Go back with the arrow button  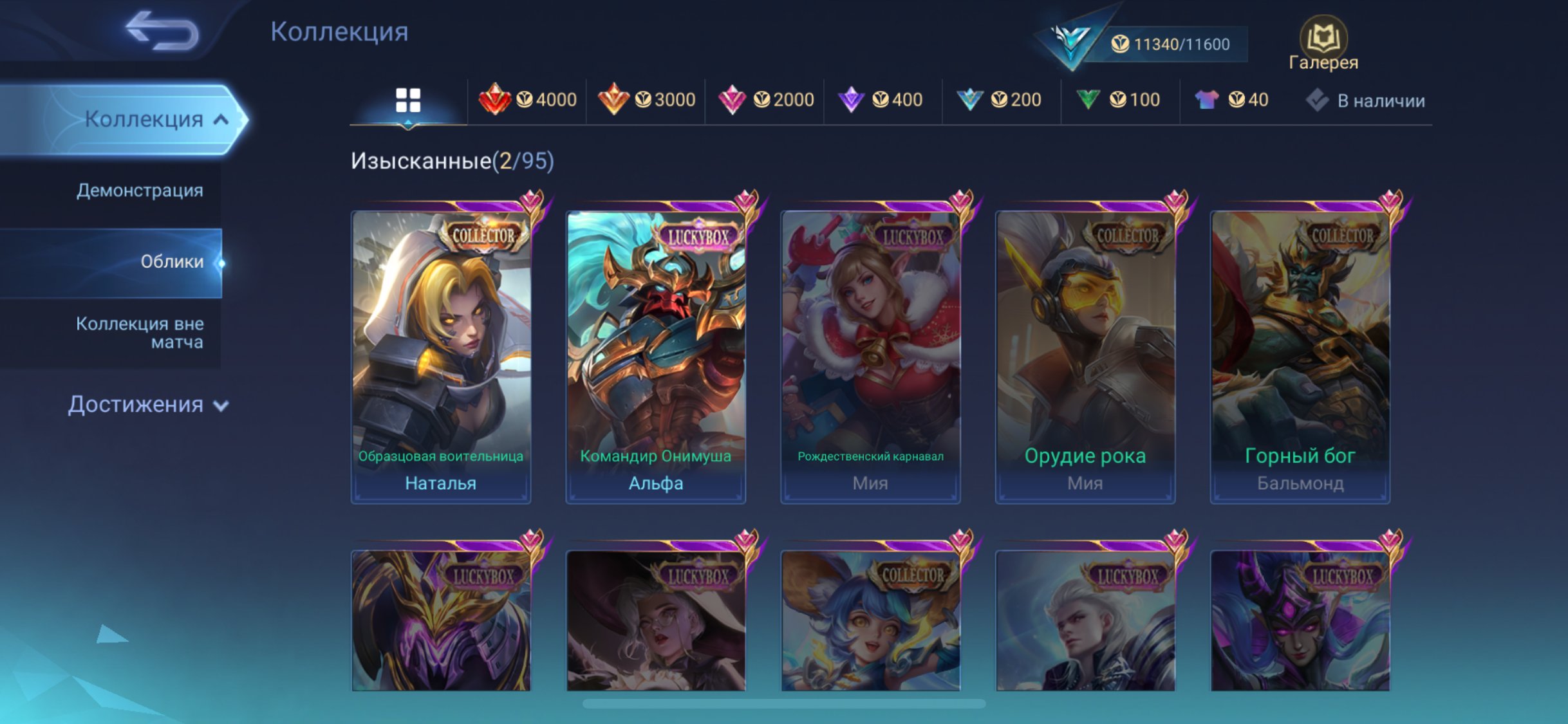[162, 31]
